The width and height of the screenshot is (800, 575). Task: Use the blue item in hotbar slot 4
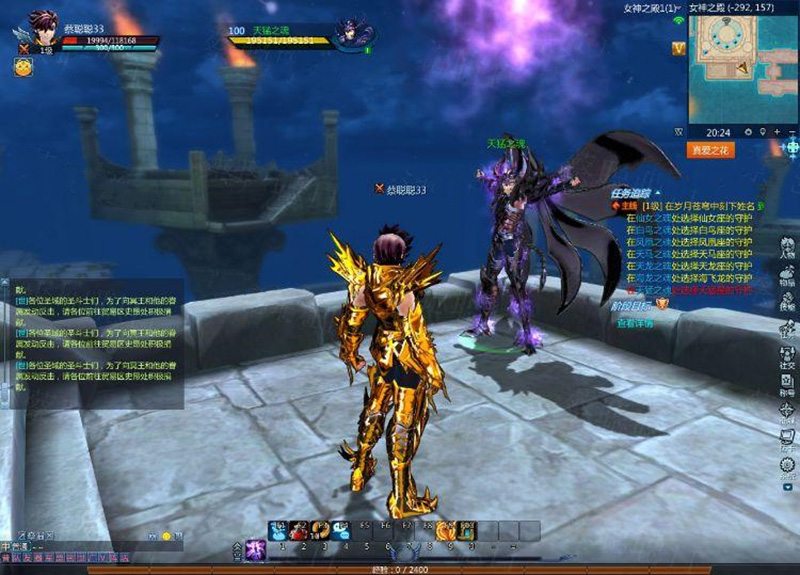pyautogui.click(x=342, y=531)
